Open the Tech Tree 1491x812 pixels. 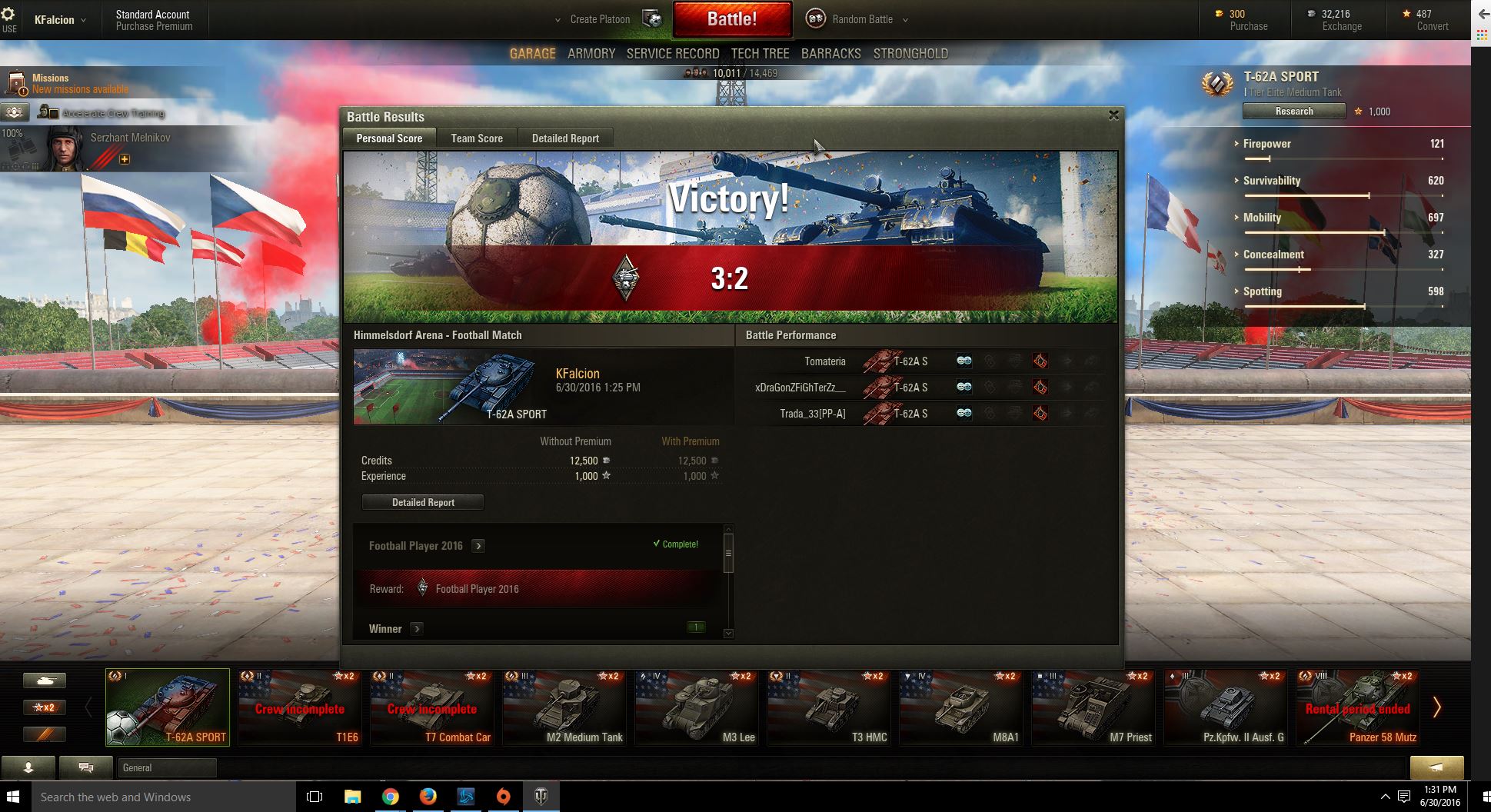(760, 54)
